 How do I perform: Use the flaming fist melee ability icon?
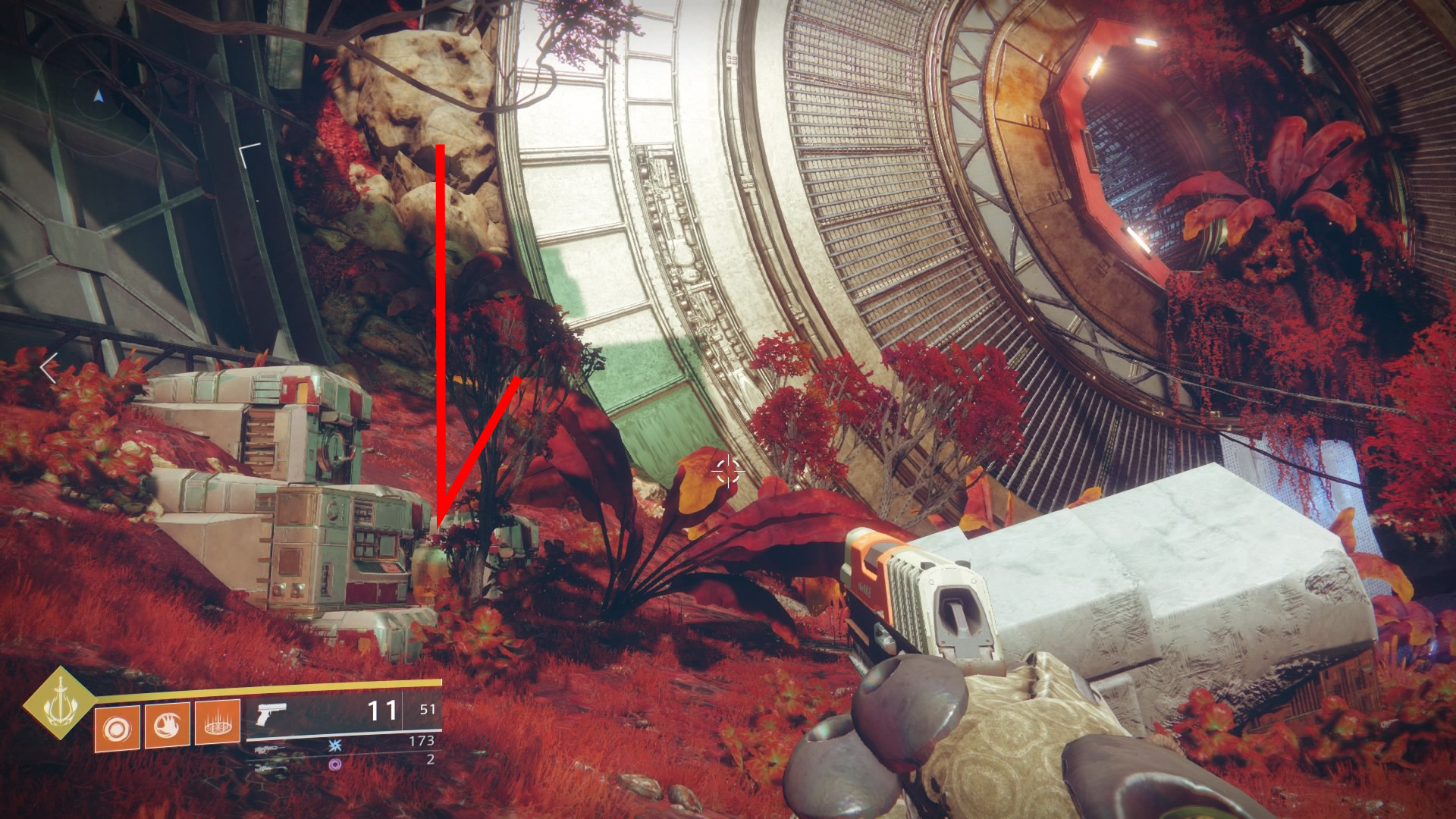pyautogui.click(x=167, y=726)
